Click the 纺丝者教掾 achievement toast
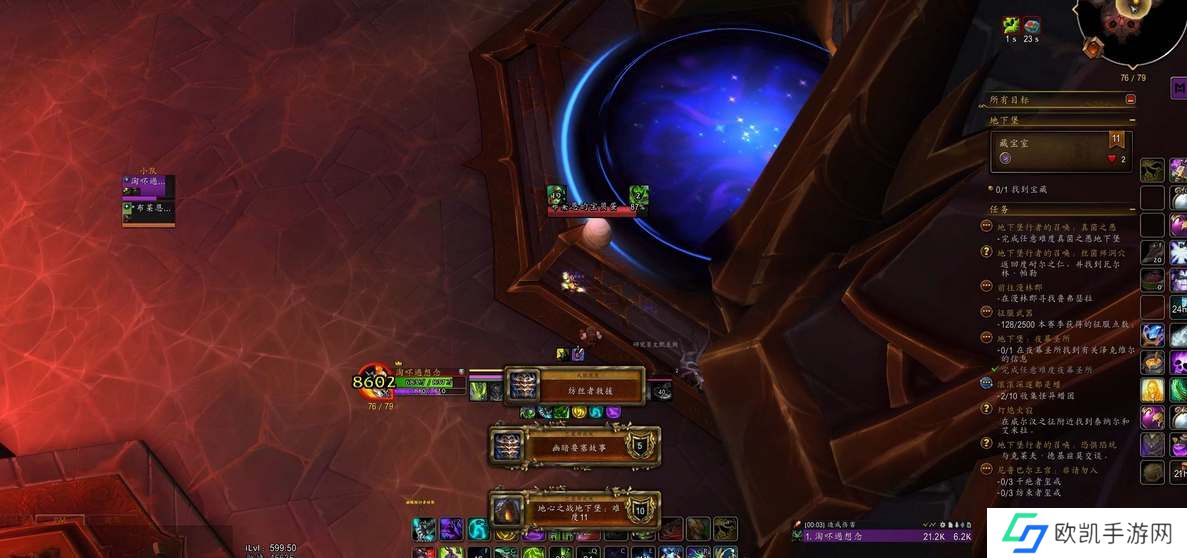Image resolution: width=1187 pixels, height=558 pixels. tap(574, 388)
